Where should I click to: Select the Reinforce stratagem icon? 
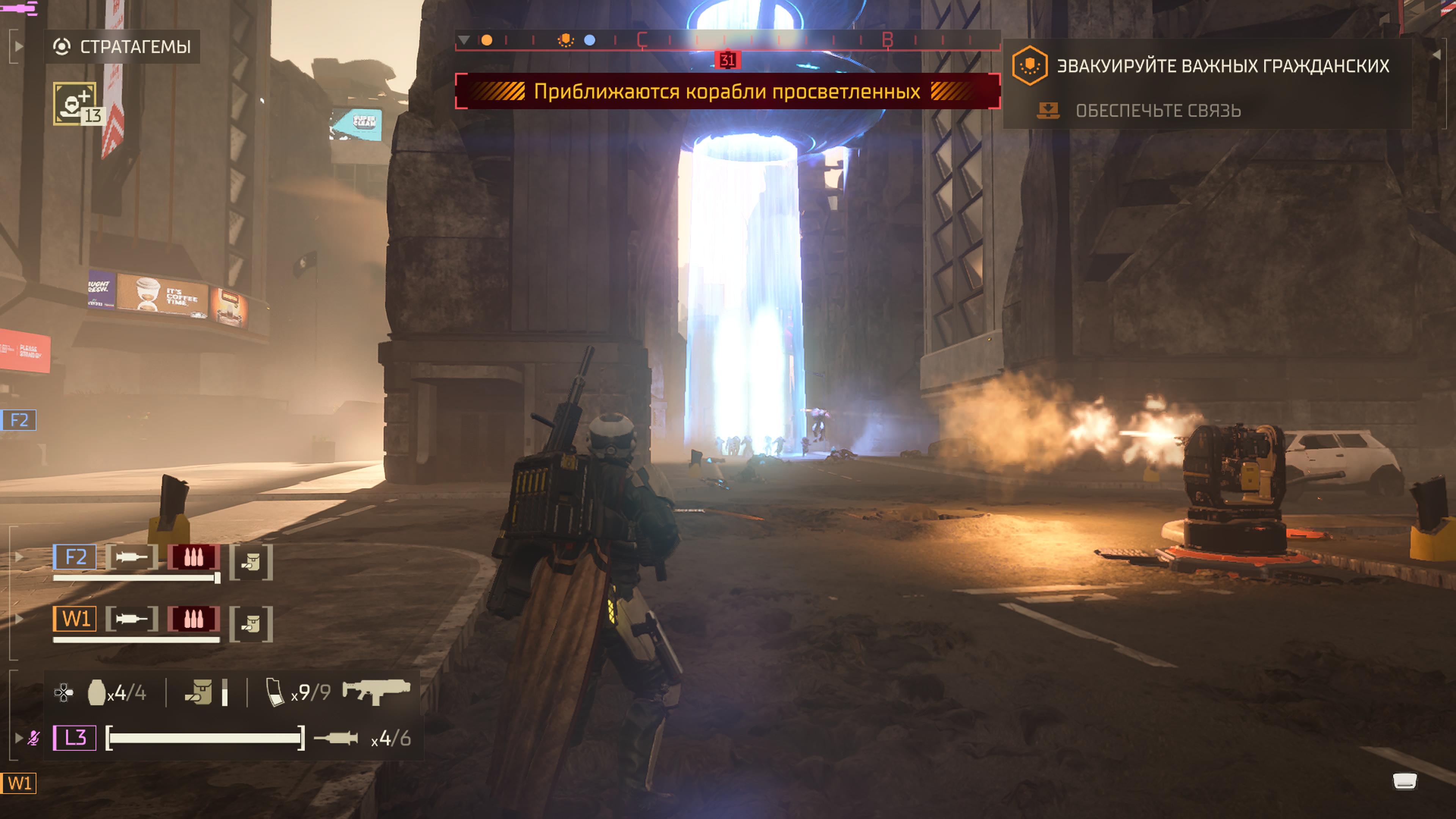[75, 104]
